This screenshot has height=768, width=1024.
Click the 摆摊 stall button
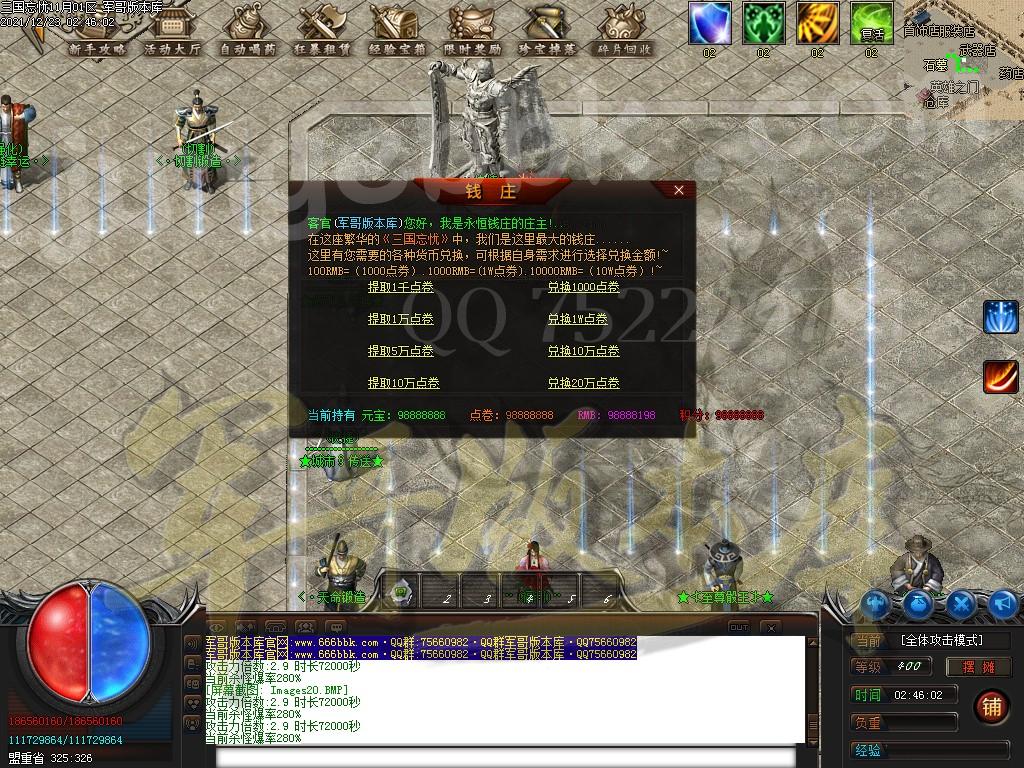(x=978, y=667)
